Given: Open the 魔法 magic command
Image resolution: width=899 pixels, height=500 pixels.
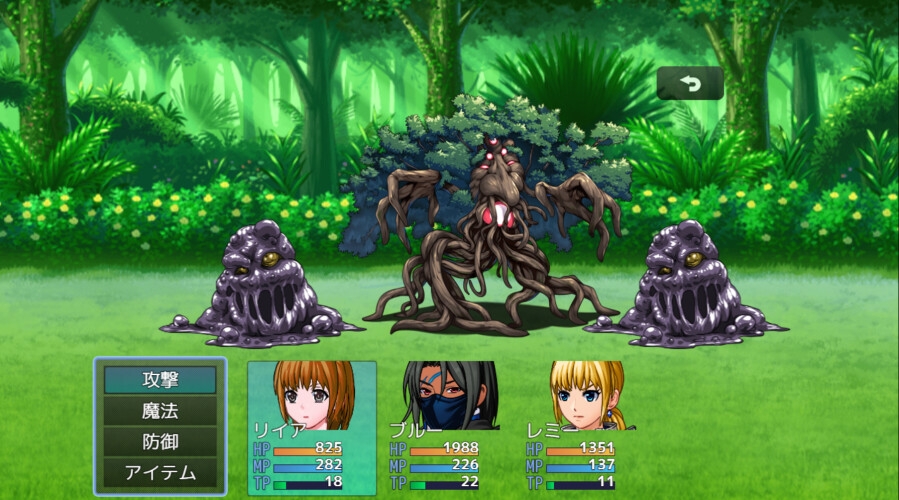Looking at the screenshot, I should coord(160,411).
